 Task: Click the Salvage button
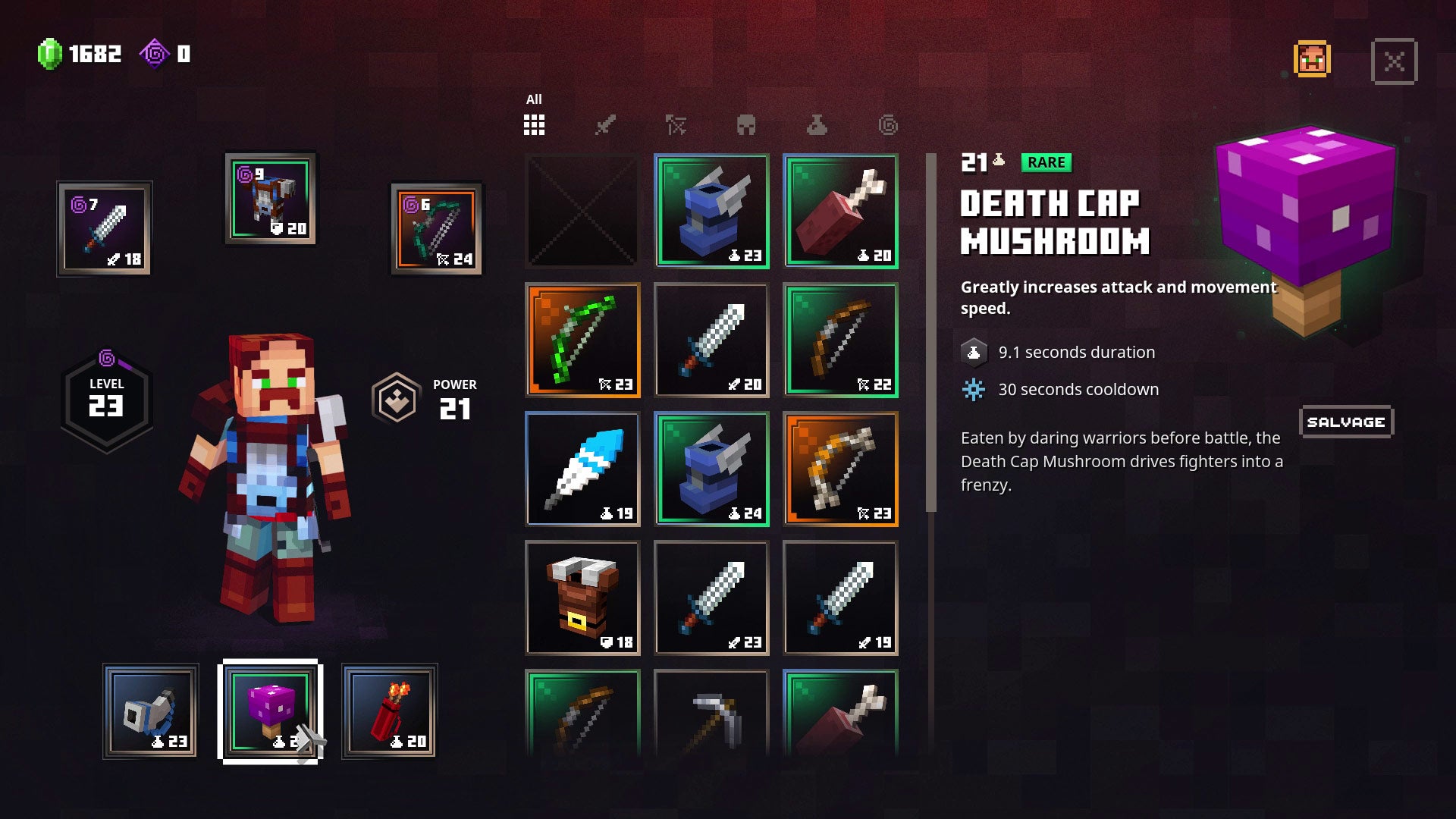tap(1346, 422)
